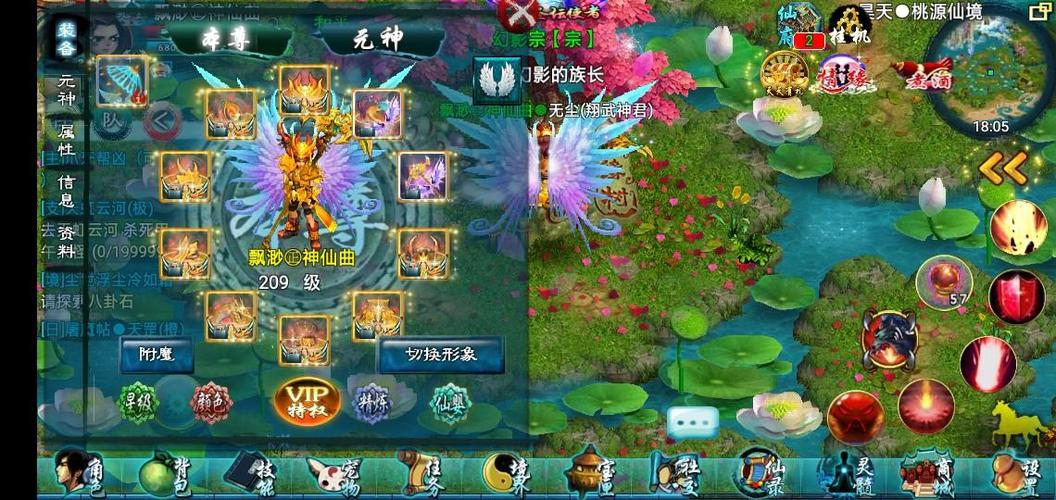Click the 切换形象 switch appearance button
The width and height of the screenshot is (1056, 500).
[441, 354]
